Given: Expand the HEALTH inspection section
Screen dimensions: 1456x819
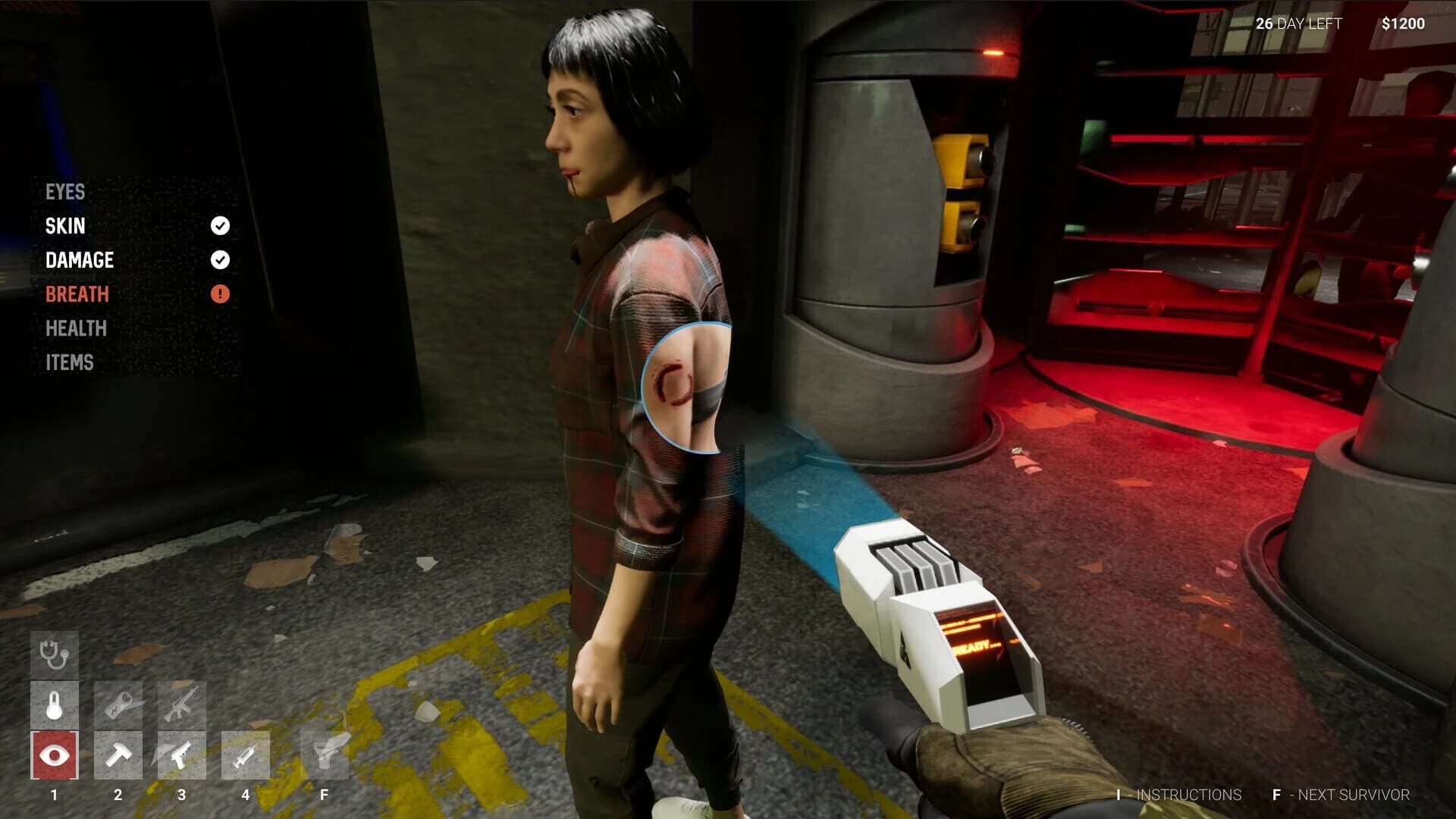Looking at the screenshot, I should click(75, 328).
